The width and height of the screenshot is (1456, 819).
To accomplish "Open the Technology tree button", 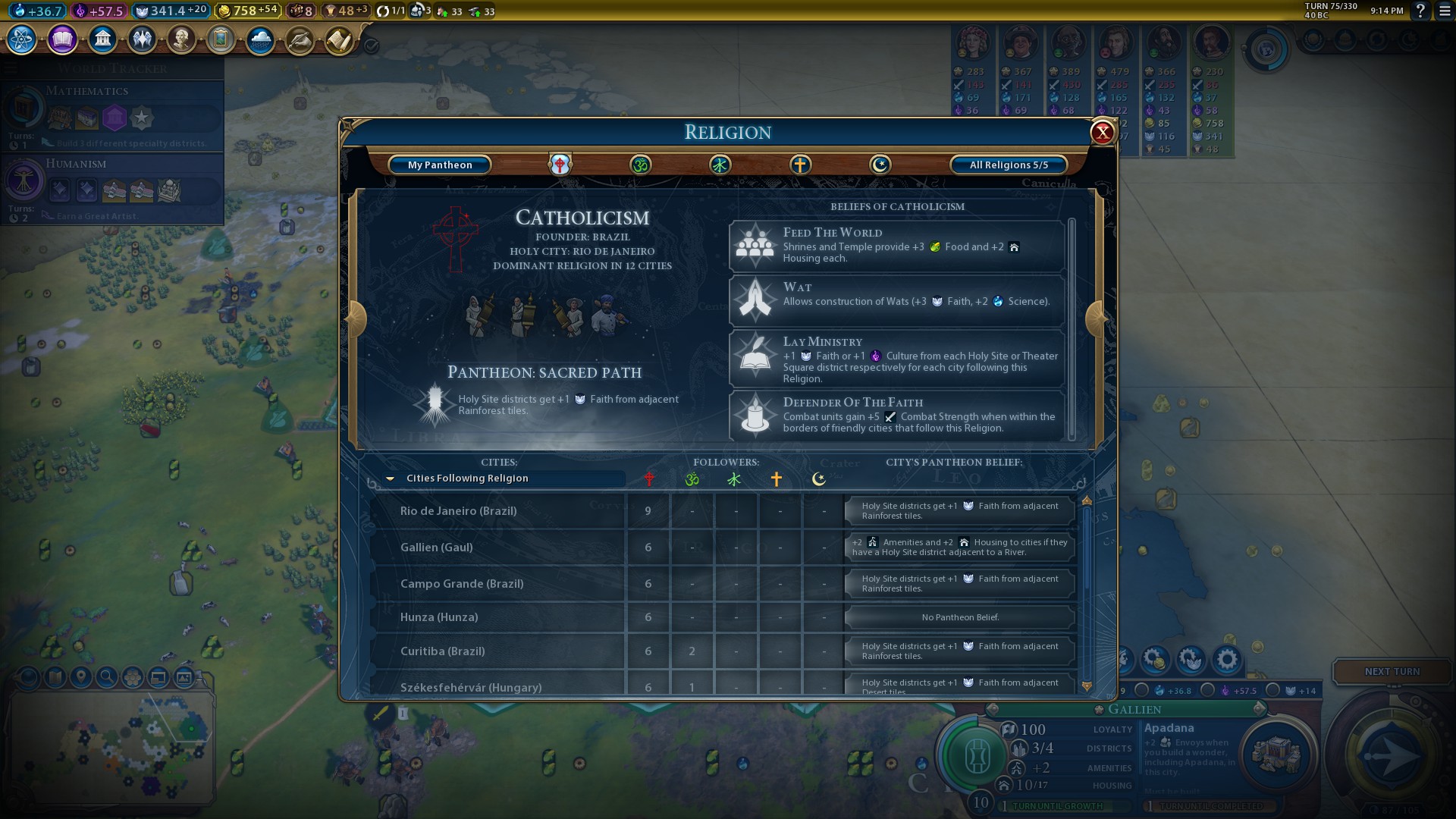I will point(22,39).
